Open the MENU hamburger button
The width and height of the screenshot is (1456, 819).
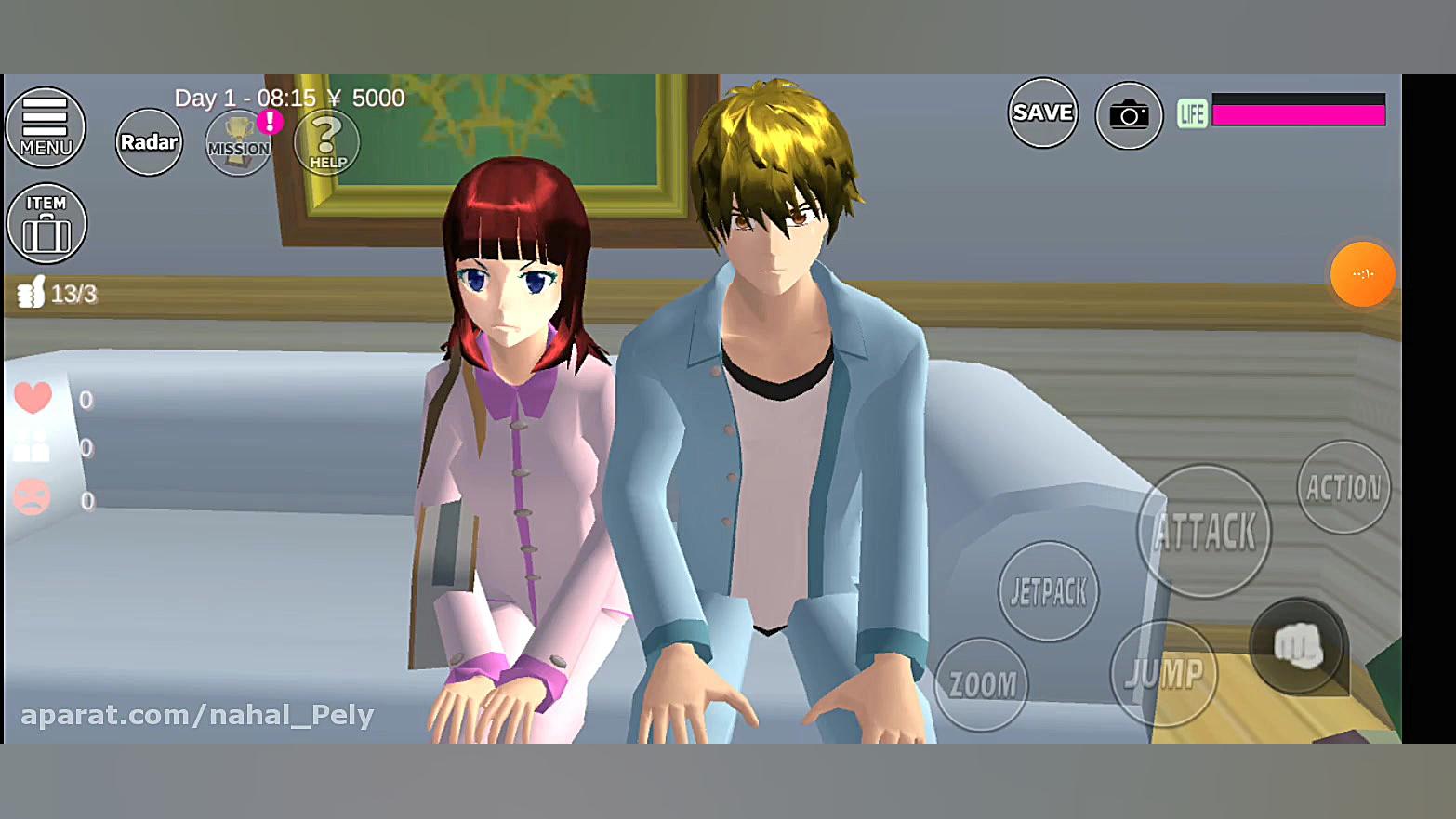pyautogui.click(x=45, y=127)
